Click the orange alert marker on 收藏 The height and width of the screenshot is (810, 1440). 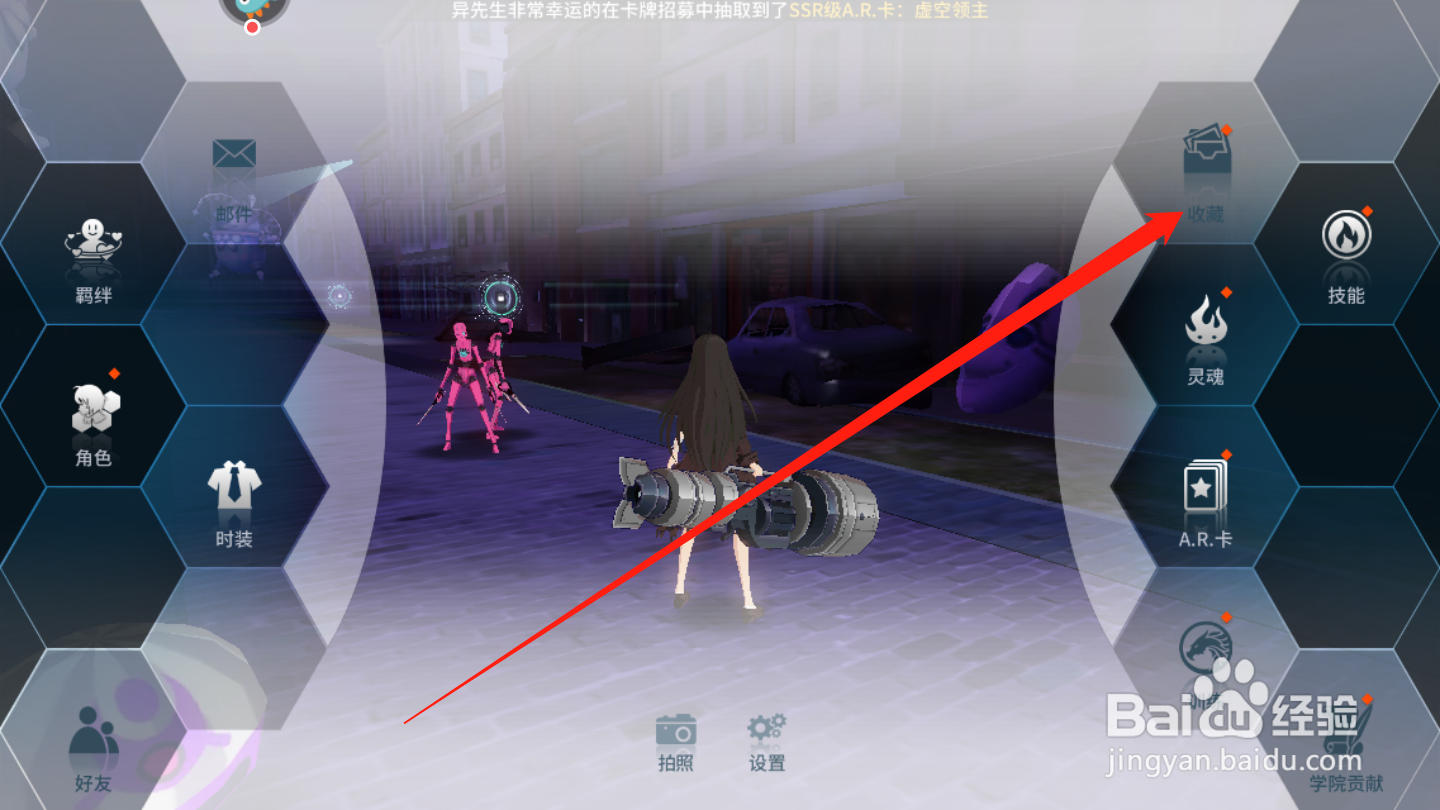point(1227,131)
